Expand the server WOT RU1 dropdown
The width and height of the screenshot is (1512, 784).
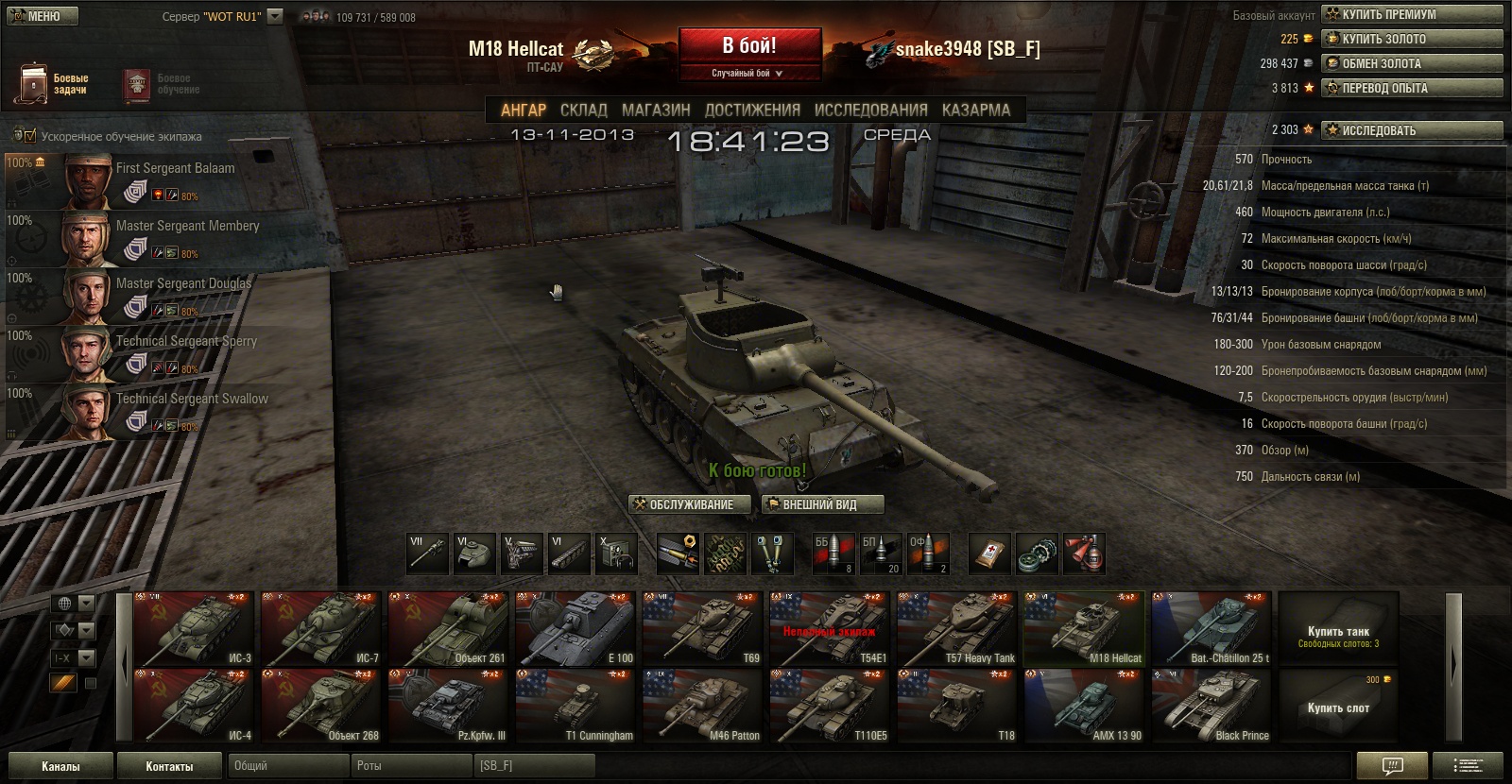(x=275, y=16)
